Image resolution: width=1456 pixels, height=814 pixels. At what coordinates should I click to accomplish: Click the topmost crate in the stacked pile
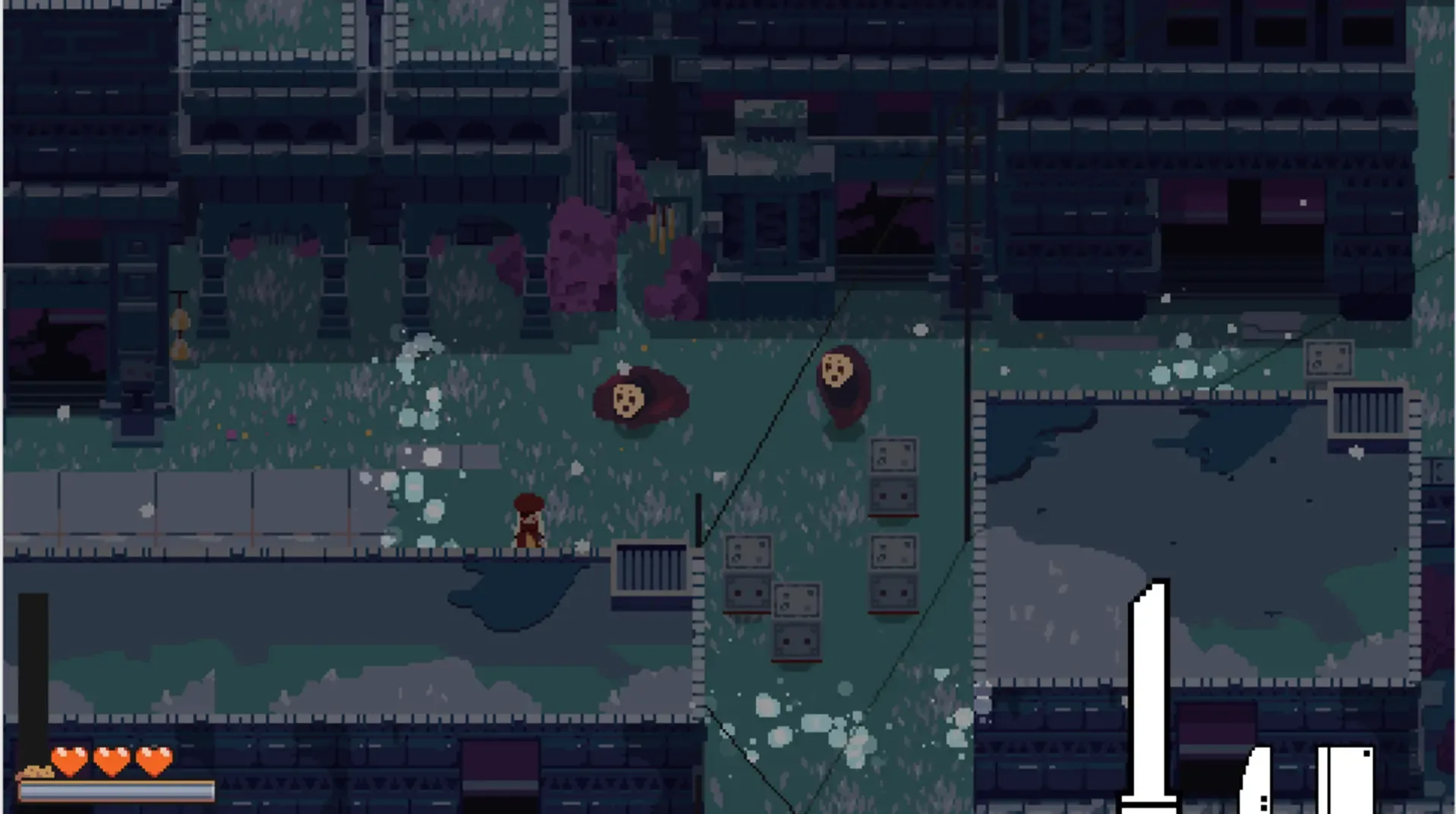tap(895, 455)
